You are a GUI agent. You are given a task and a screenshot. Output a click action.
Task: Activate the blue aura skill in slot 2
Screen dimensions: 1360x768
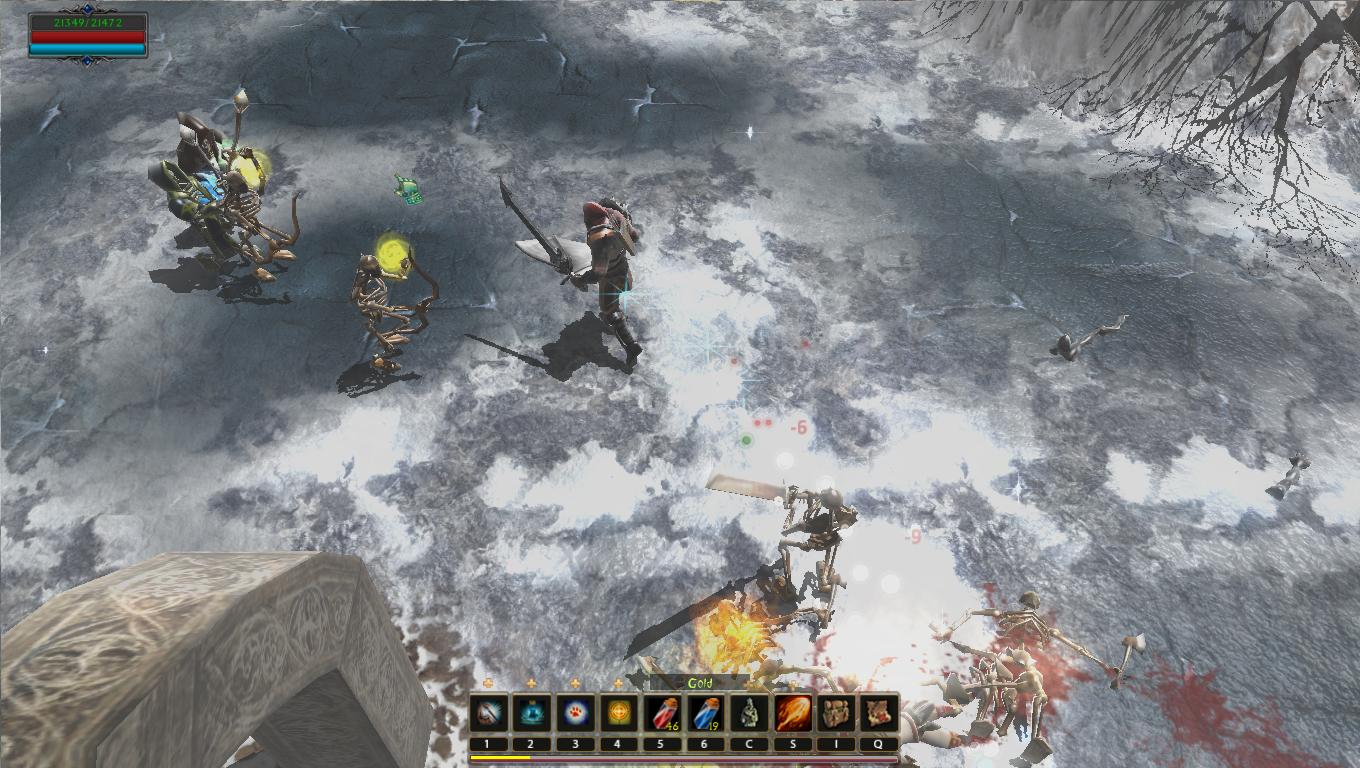pyautogui.click(x=530, y=714)
